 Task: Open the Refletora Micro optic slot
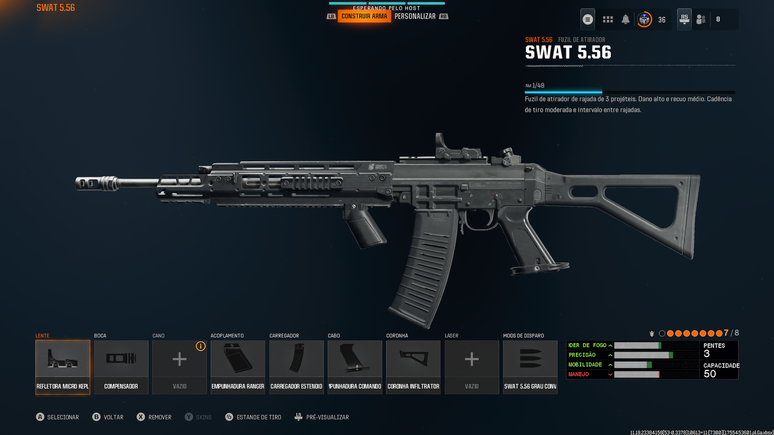[x=62, y=366]
